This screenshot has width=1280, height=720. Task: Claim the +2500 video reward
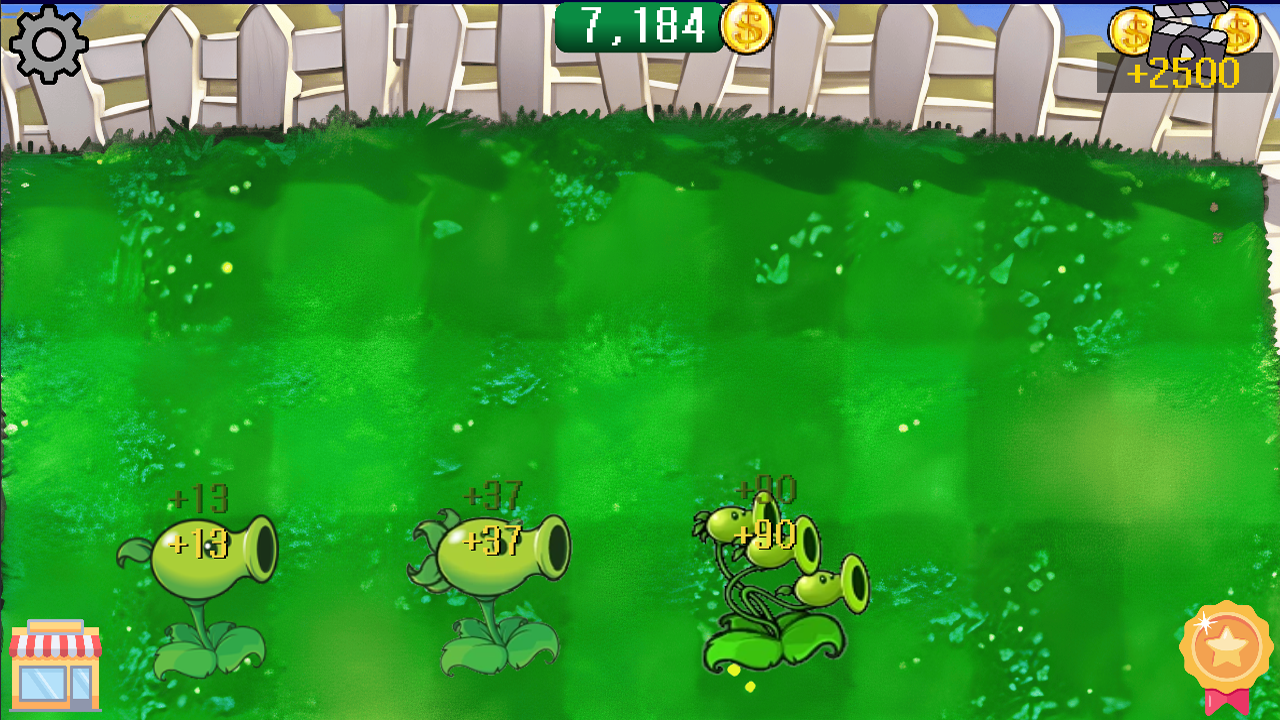[x=1185, y=70]
